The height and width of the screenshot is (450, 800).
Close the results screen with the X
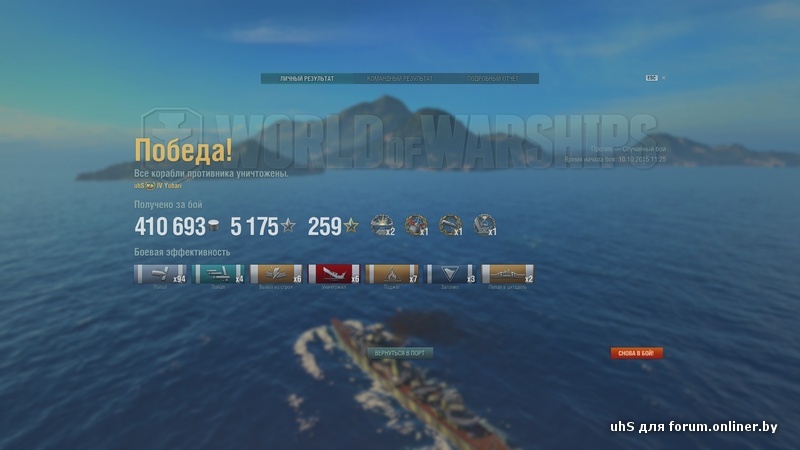[663, 78]
